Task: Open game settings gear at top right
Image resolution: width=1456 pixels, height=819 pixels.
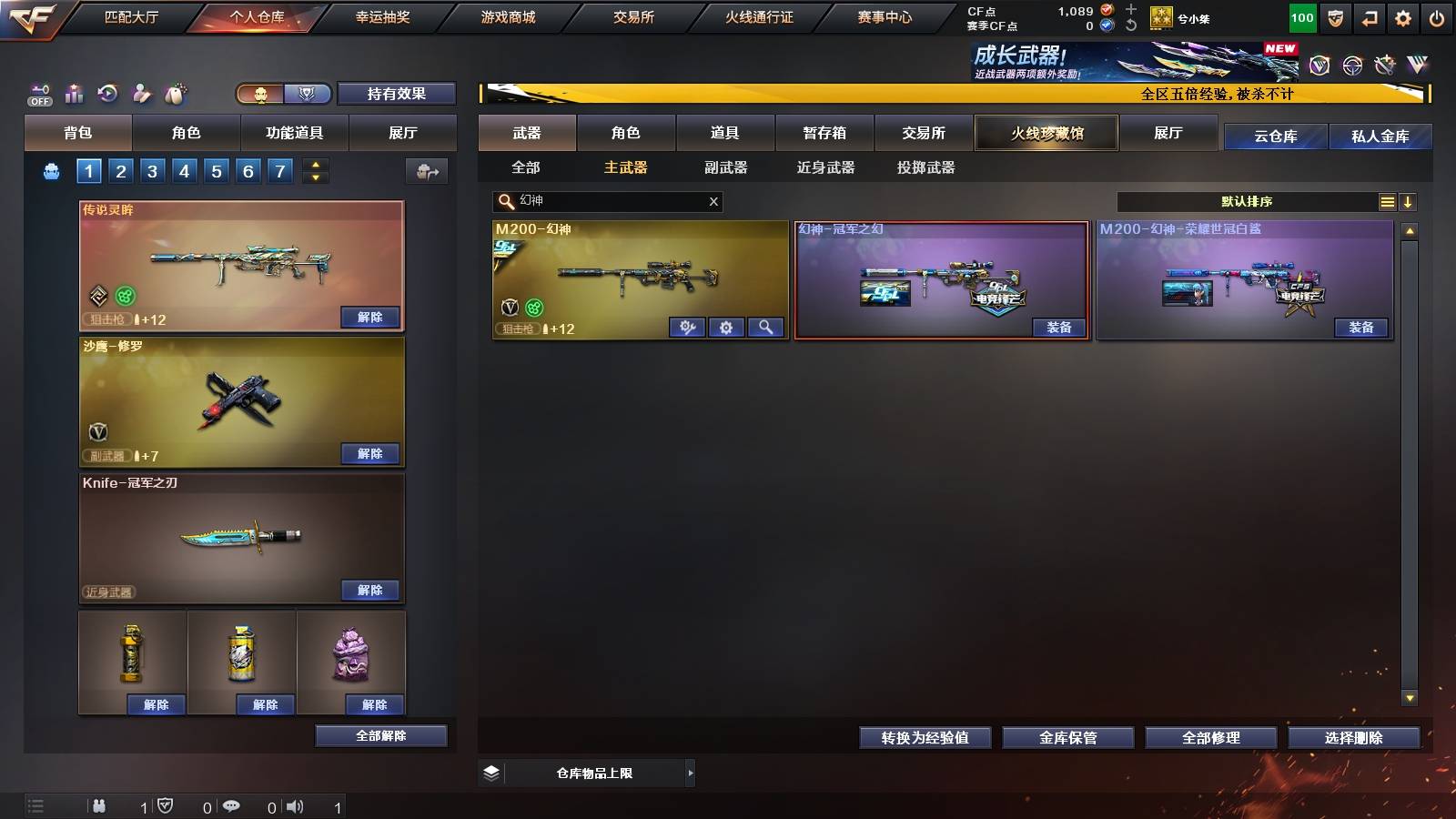Action: pyautogui.click(x=1402, y=16)
